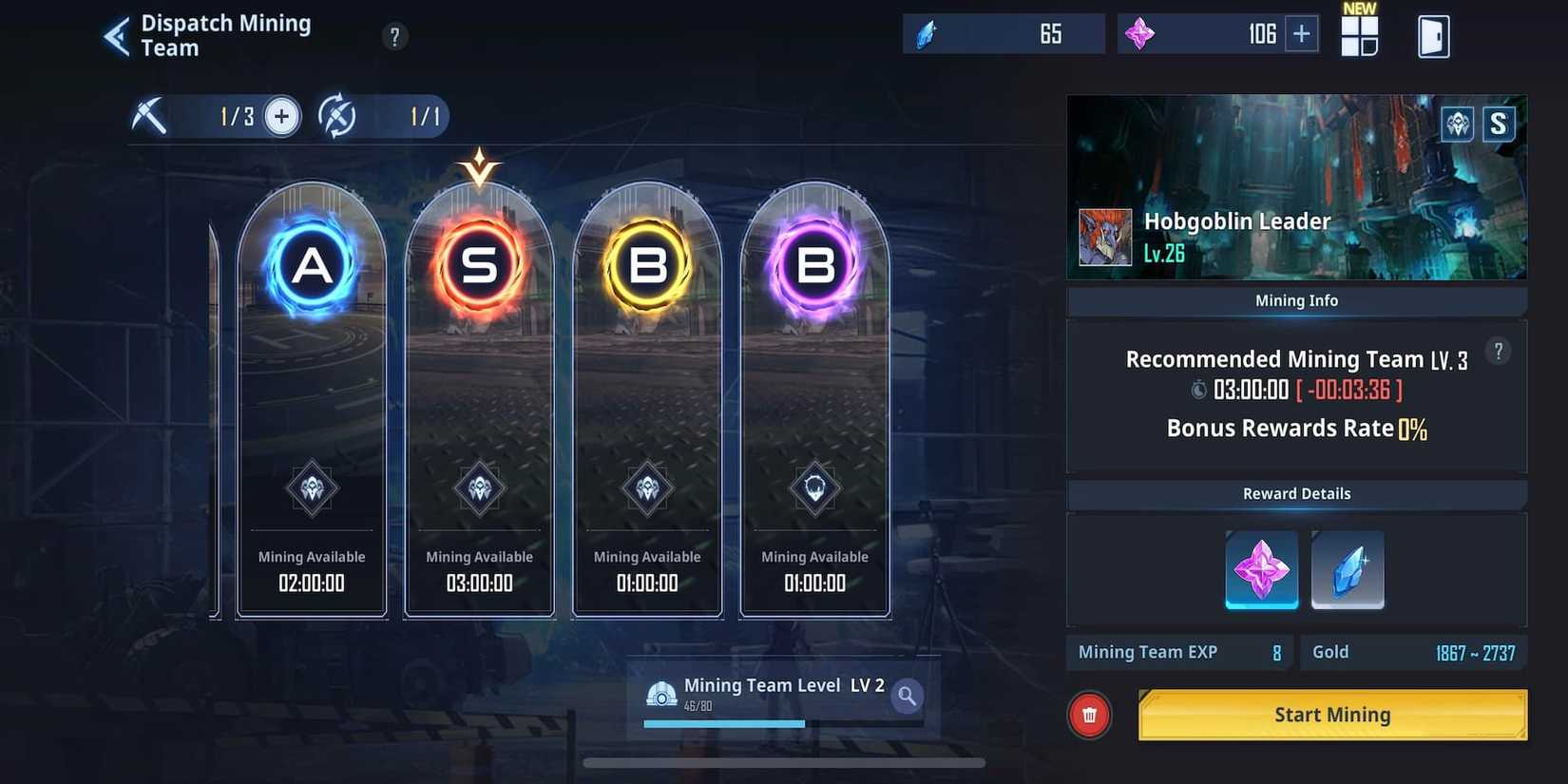Image resolution: width=1568 pixels, height=784 pixels.
Task: Open the Dispatch Mining Team help popup
Action: pos(394,35)
